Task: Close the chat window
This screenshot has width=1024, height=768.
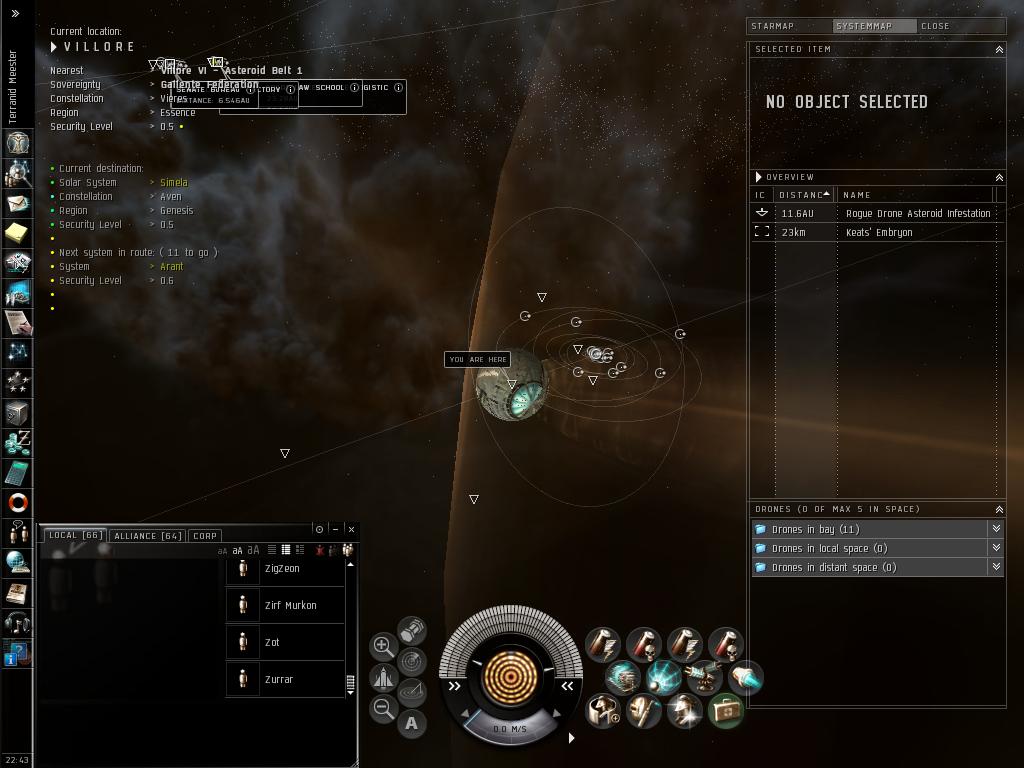Action: pyautogui.click(x=351, y=529)
